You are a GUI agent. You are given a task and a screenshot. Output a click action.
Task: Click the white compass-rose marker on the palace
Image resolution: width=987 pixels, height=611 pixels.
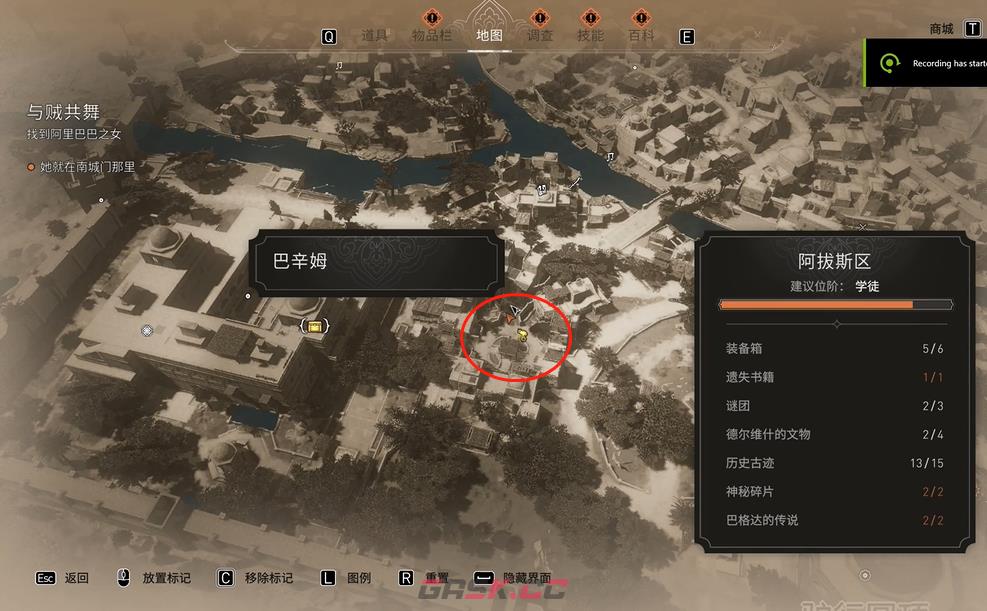148,330
